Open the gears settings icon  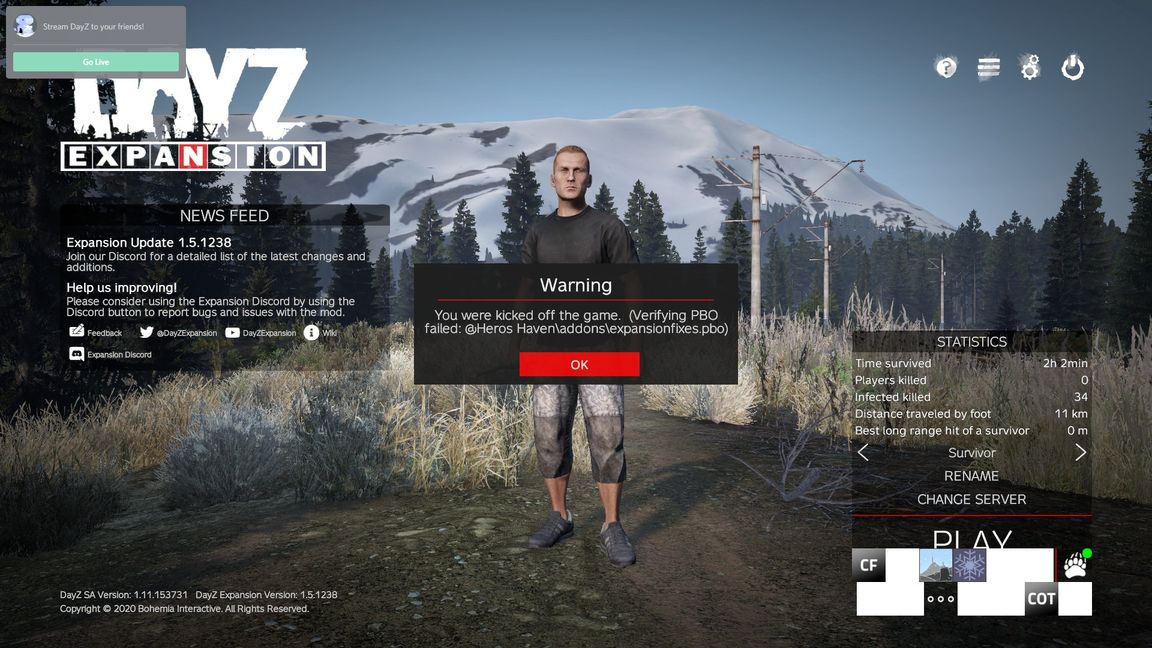(1030, 67)
